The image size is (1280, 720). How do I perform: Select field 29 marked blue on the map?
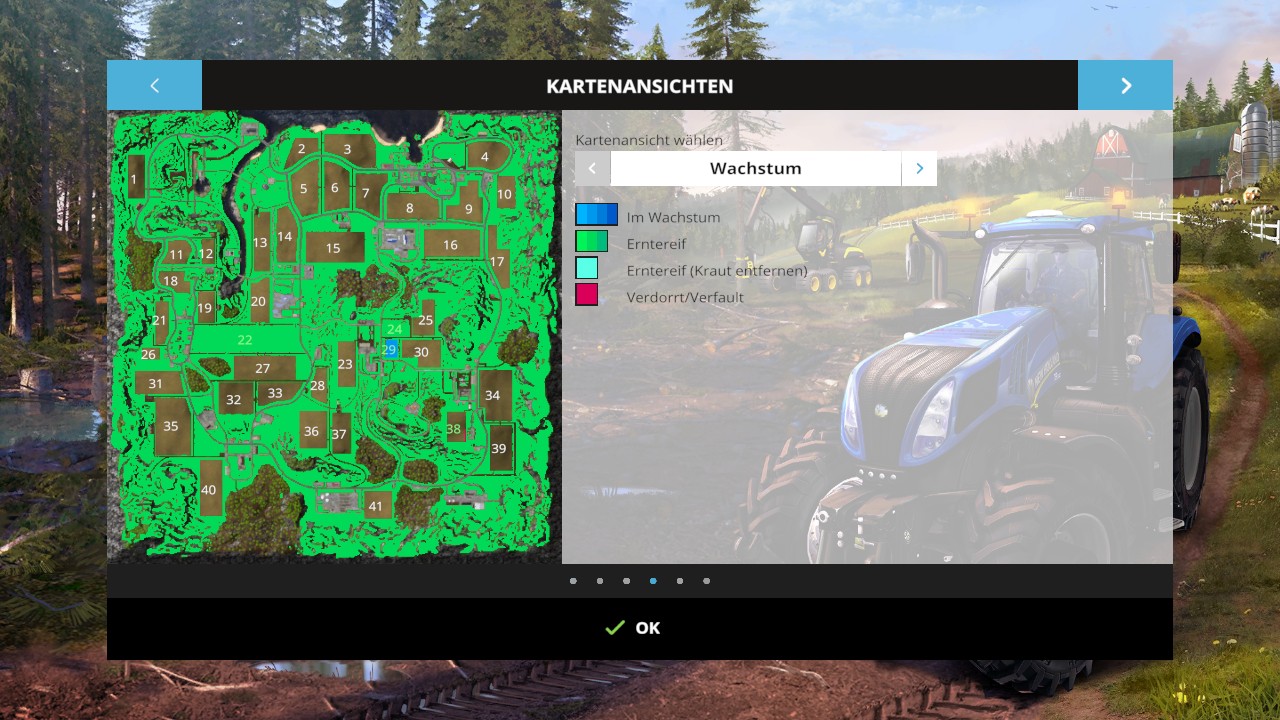[390, 350]
